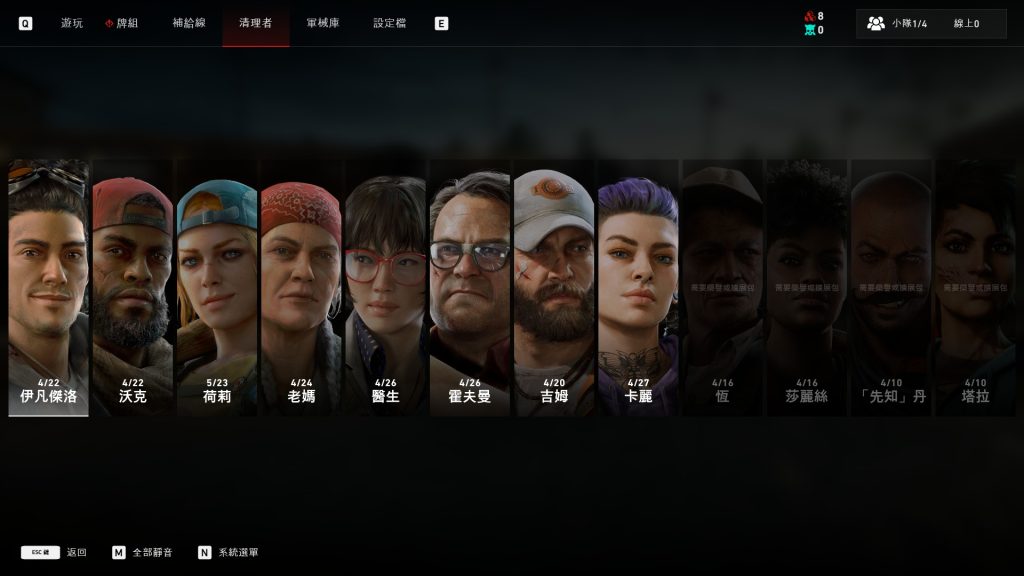Select 卡麗 cleaner portrait
The height and width of the screenshot is (576, 1024).
pyautogui.click(x=638, y=288)
